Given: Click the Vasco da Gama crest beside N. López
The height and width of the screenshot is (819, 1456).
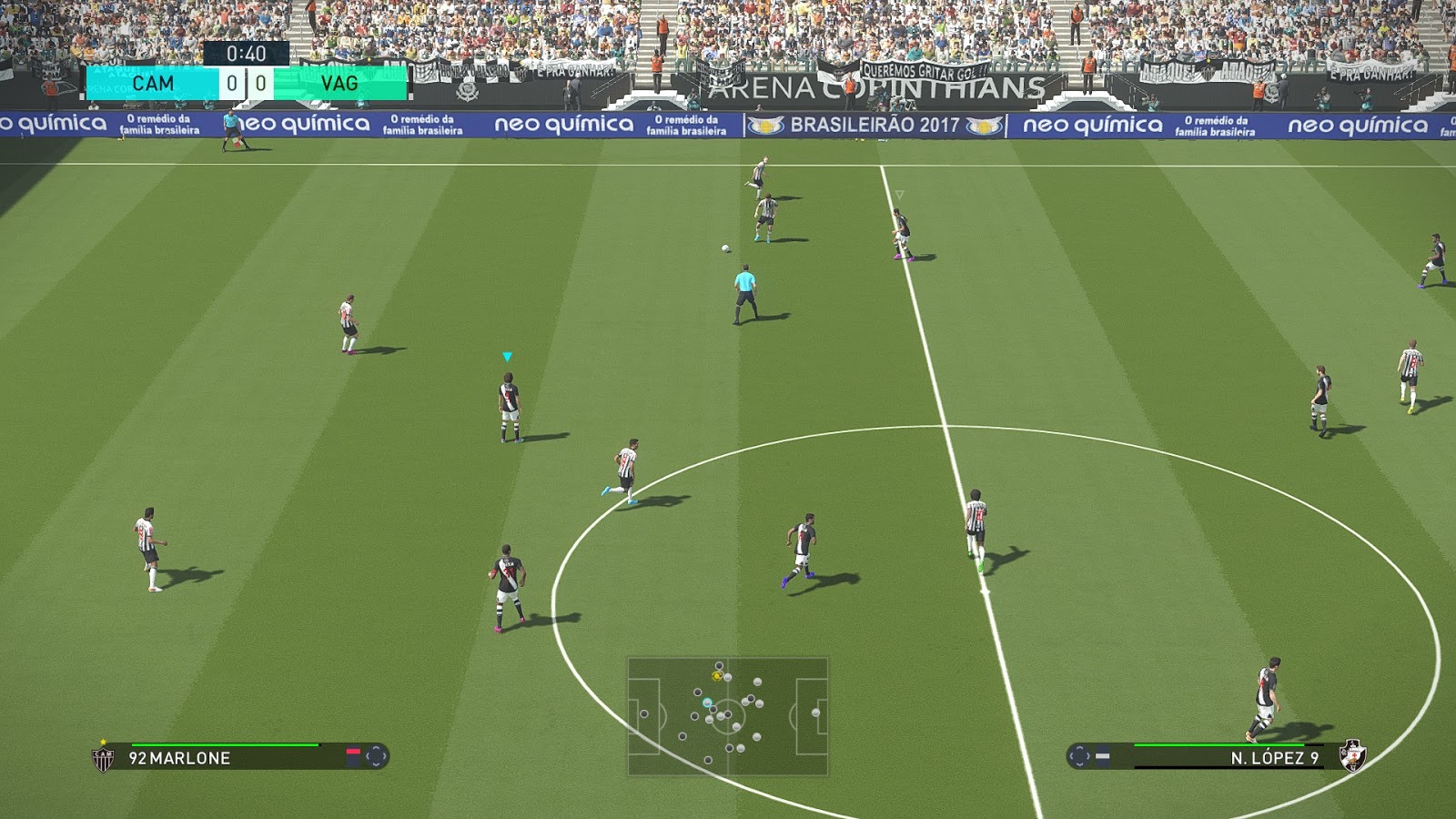Looking at the screenshot, I should [1353, 755].
